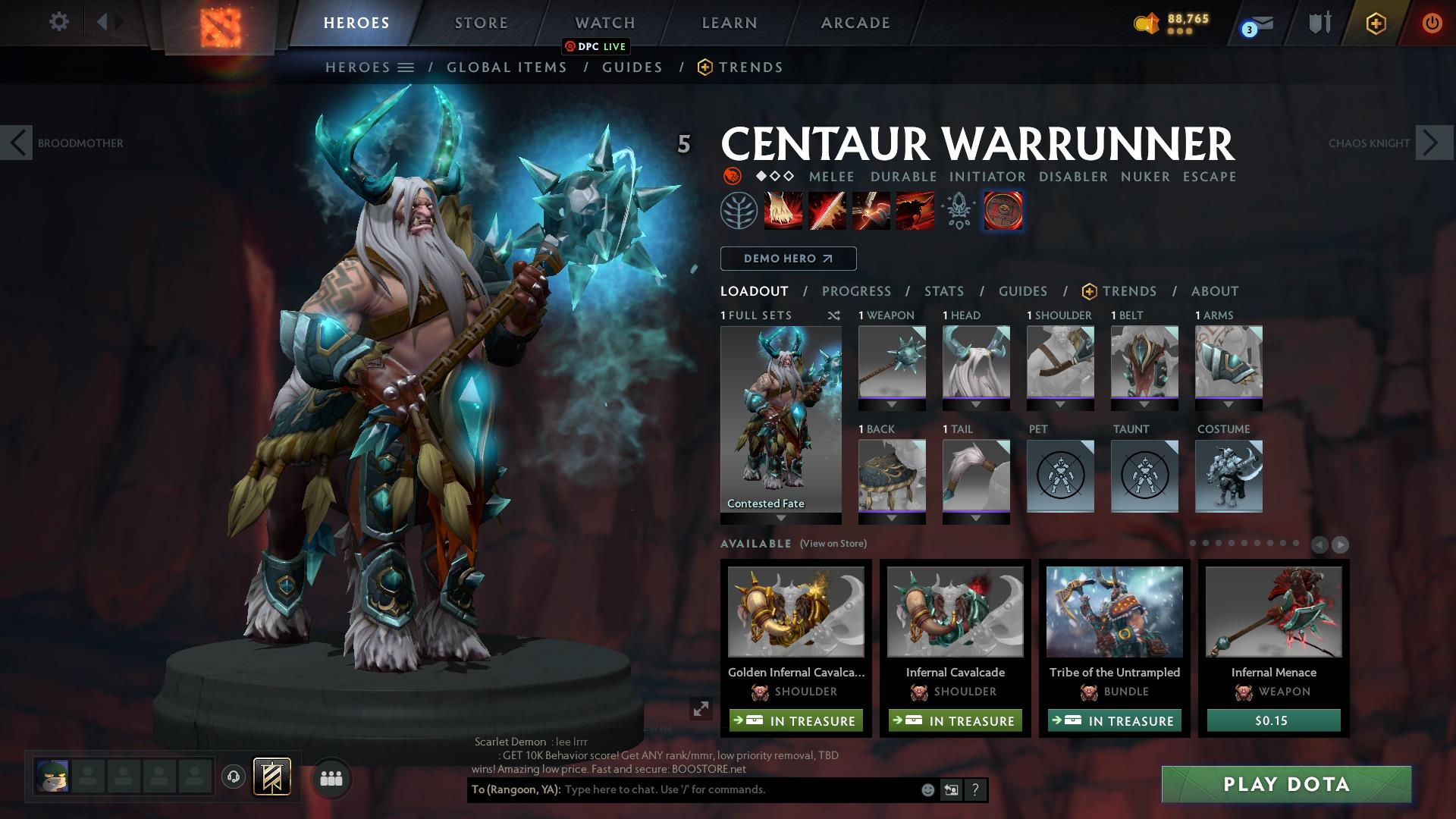Click the settings gear icon
The image size is (1456, 819).
click(x=58, y=22)
